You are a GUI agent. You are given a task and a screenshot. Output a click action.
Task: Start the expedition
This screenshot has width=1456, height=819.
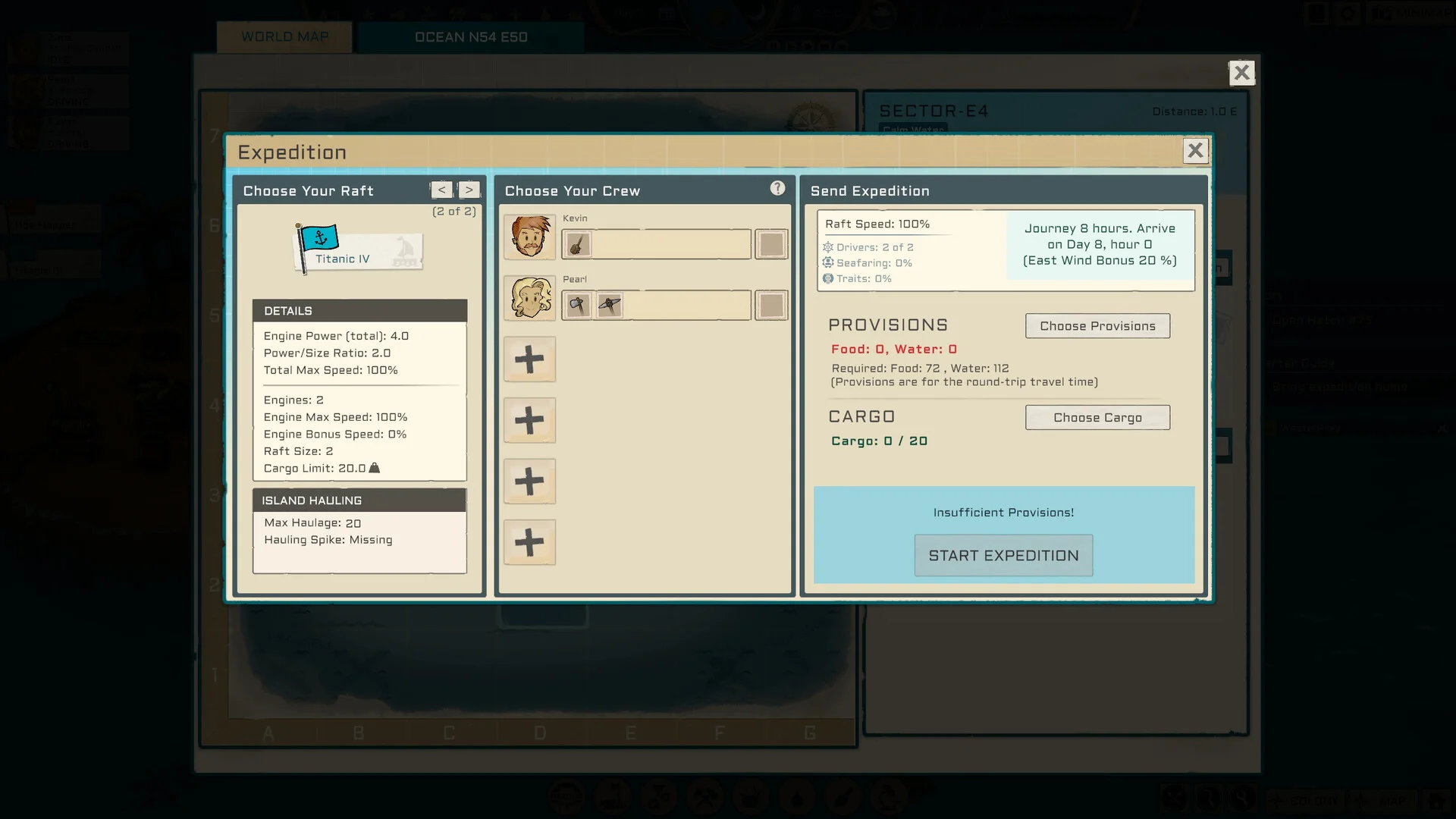point(1003,556)
